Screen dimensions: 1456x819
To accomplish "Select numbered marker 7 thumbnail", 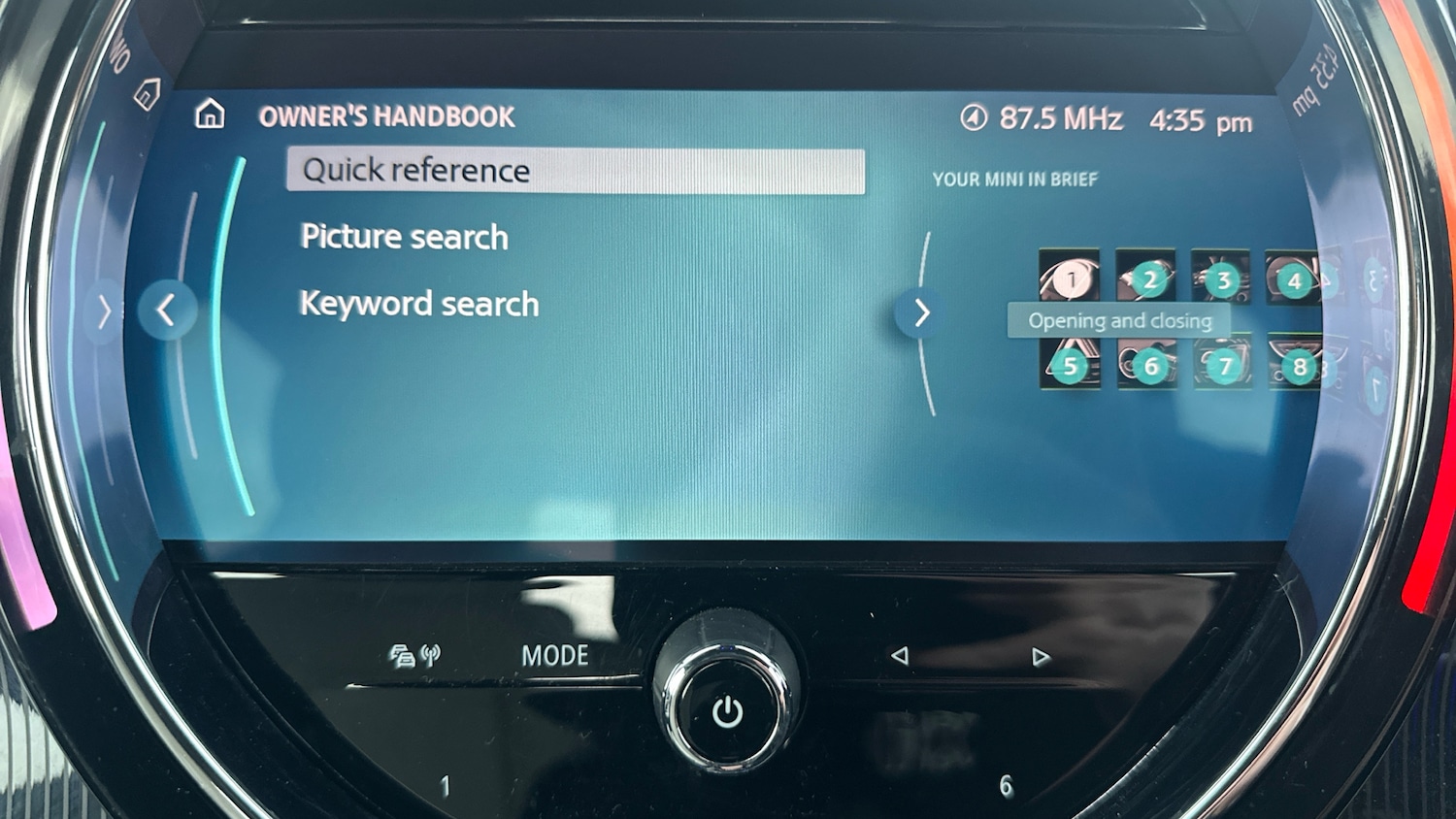I will coord(1224,367).
